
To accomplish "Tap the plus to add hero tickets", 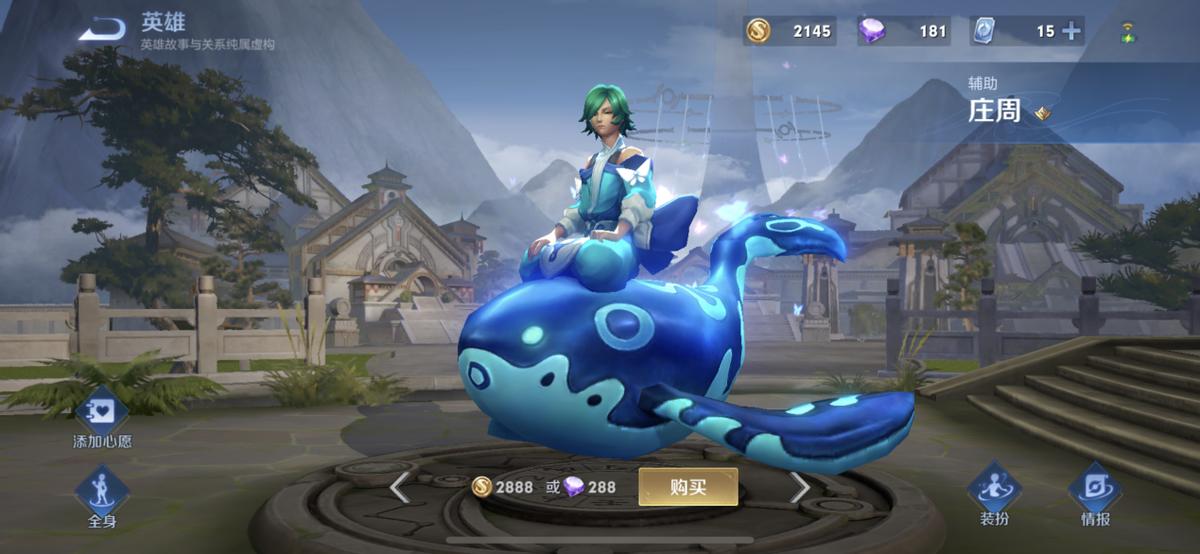I will [1072, 31].
